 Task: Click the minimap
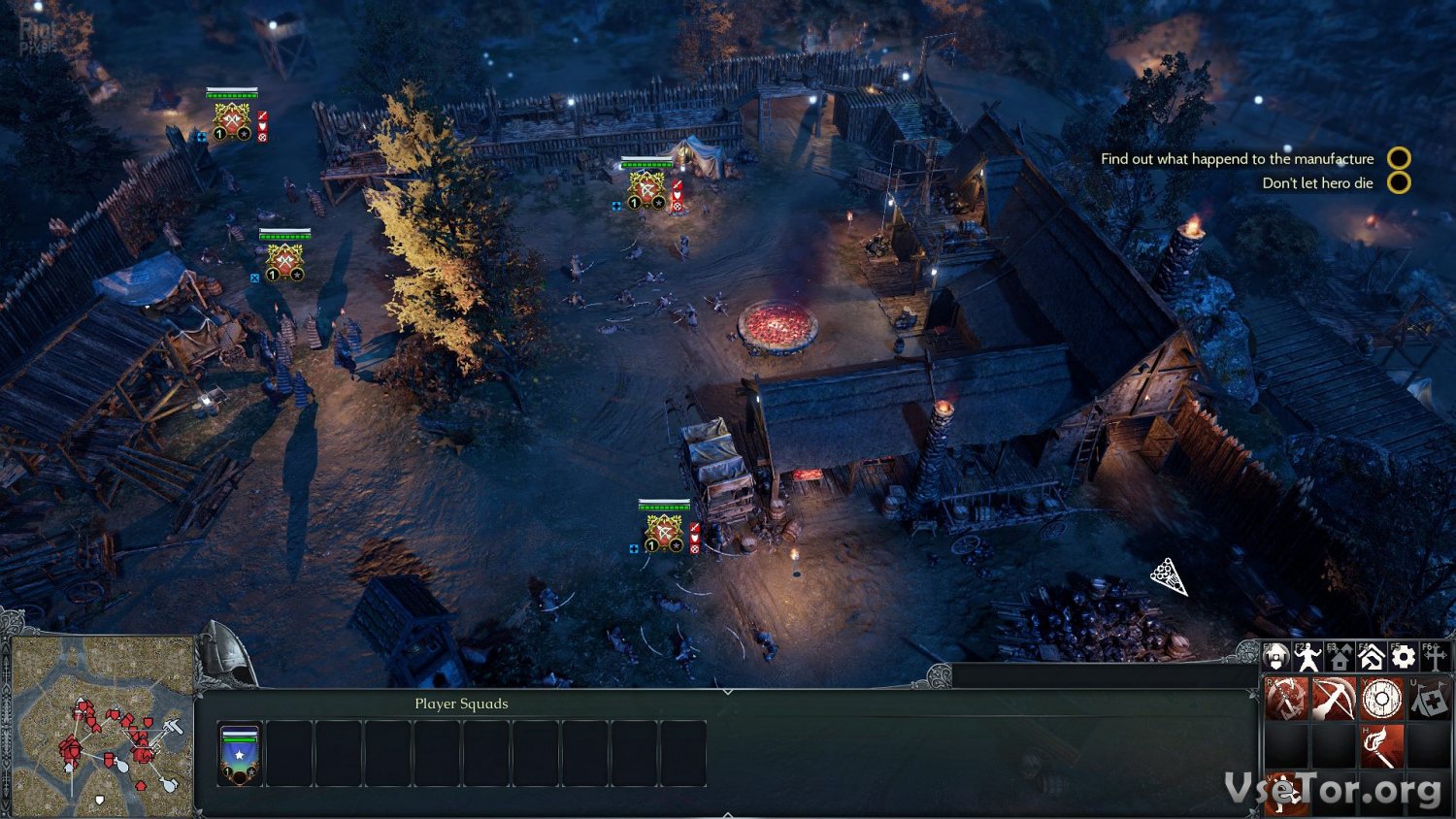(100, 726)
